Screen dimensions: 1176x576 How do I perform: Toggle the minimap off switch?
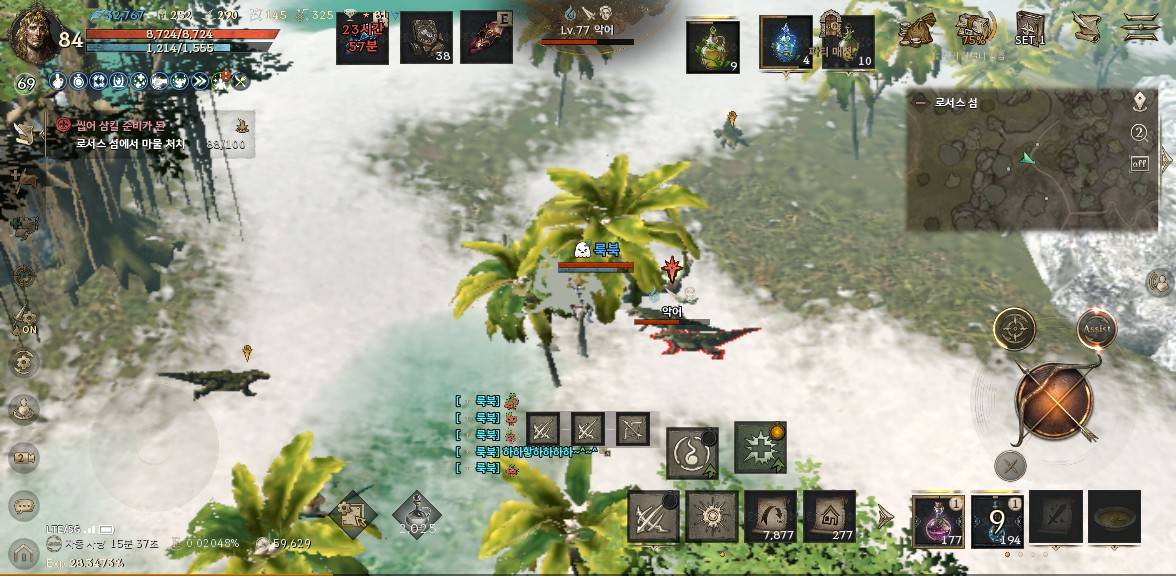click(x=1139, y=163)
